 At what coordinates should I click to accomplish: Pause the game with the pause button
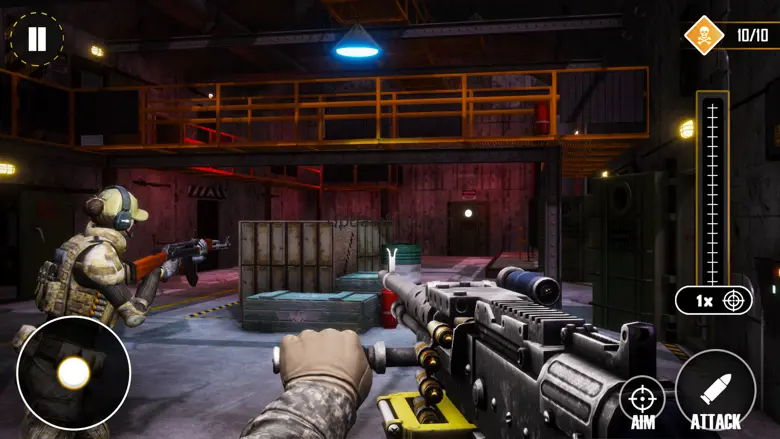pyautogui.click(x=37, y=39)
